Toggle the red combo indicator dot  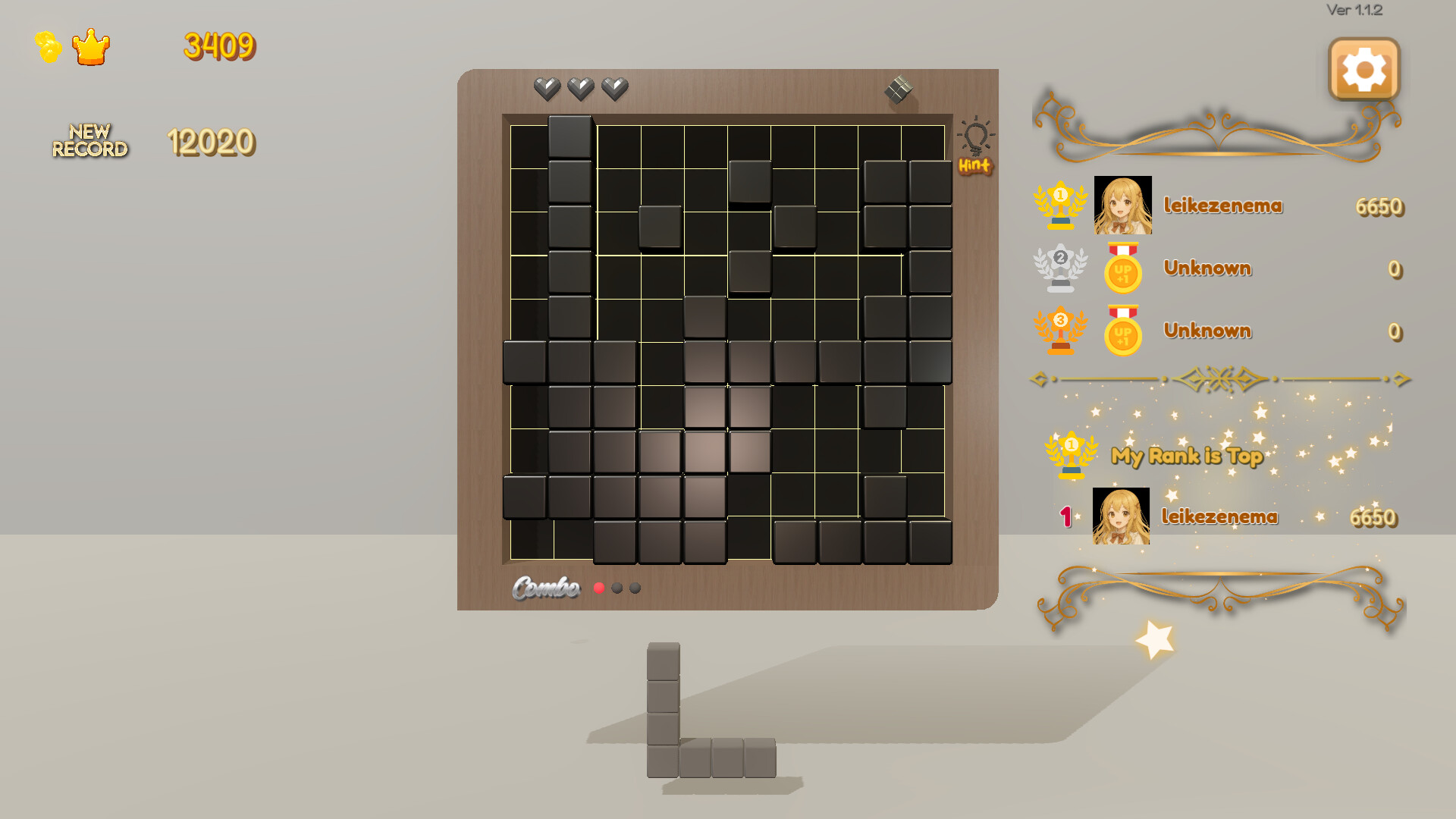[598, 588]
